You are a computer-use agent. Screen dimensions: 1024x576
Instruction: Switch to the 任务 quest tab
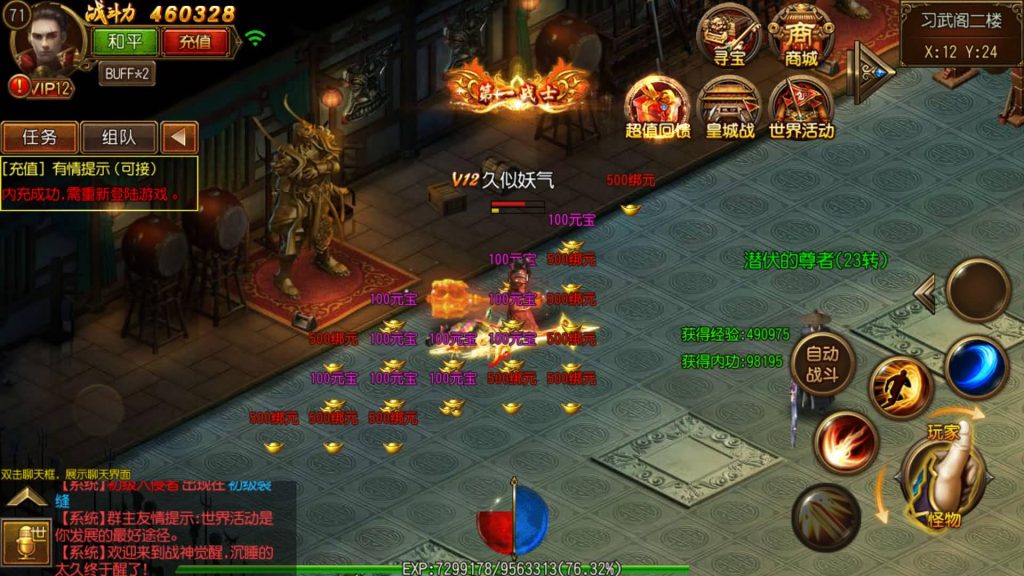(x=39, y=137)
